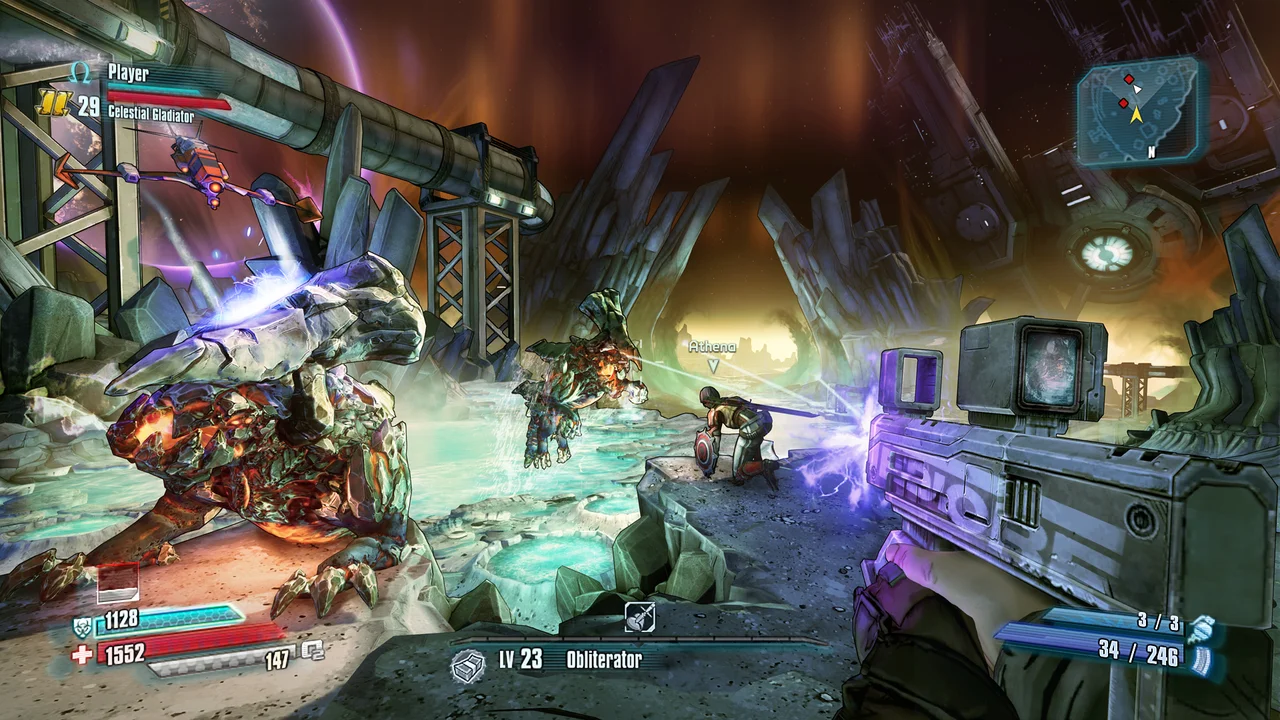Image resolution: width=1280 pixels, height=720 pixels.
Task: Click the melee weapon ability icon above the XP bar
Action: [x=638, y=617]
